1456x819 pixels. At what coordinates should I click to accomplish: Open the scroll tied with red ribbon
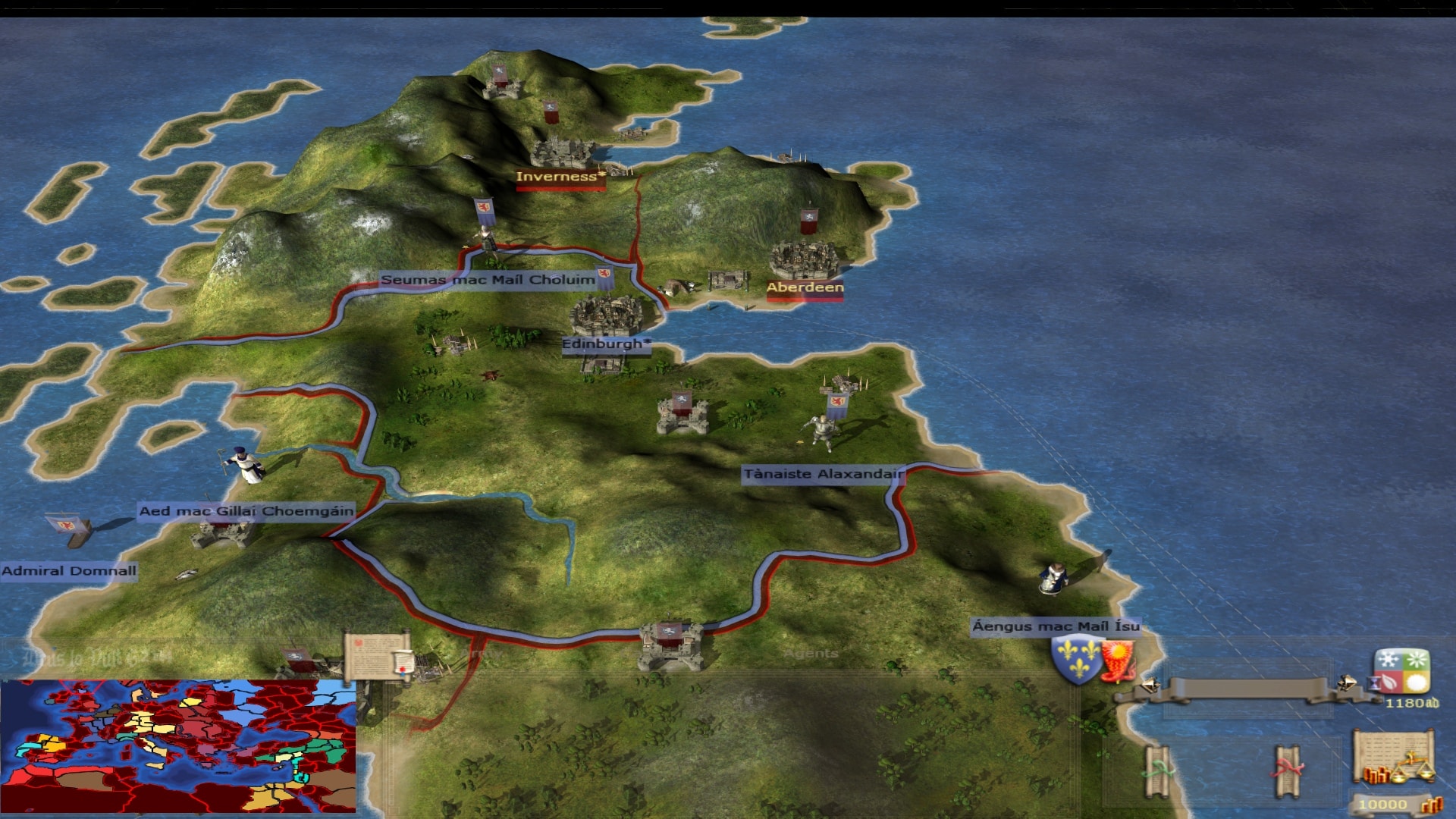(x=1287, y=771)
